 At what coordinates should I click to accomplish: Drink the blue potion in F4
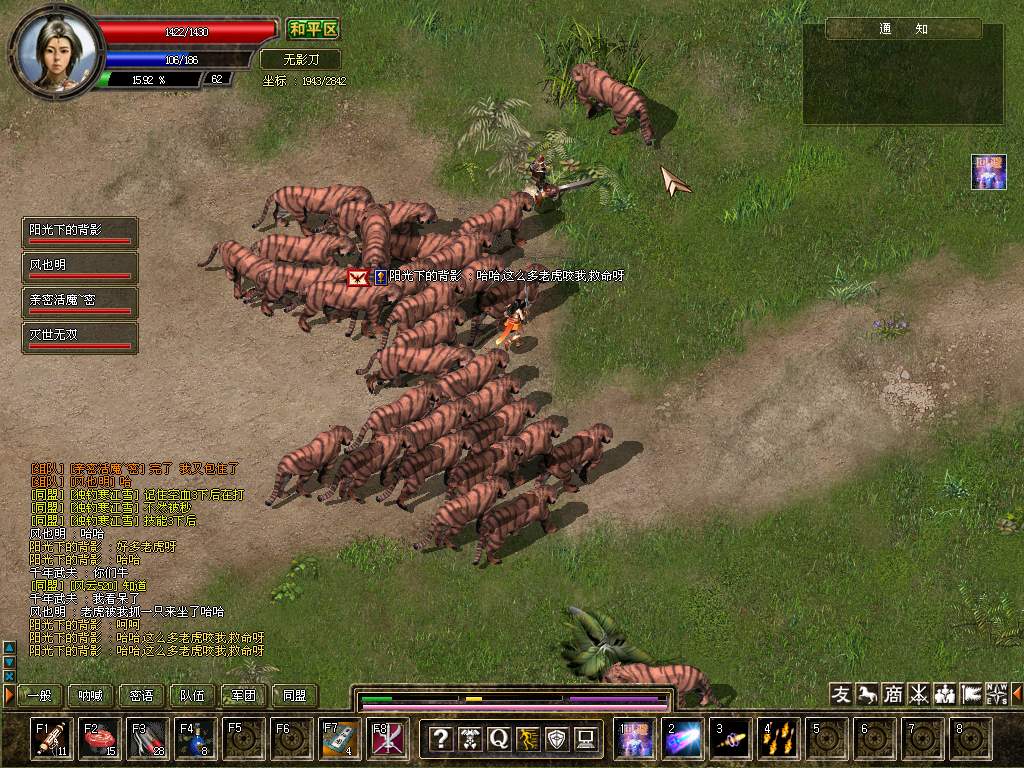click(x=196, y=739)
